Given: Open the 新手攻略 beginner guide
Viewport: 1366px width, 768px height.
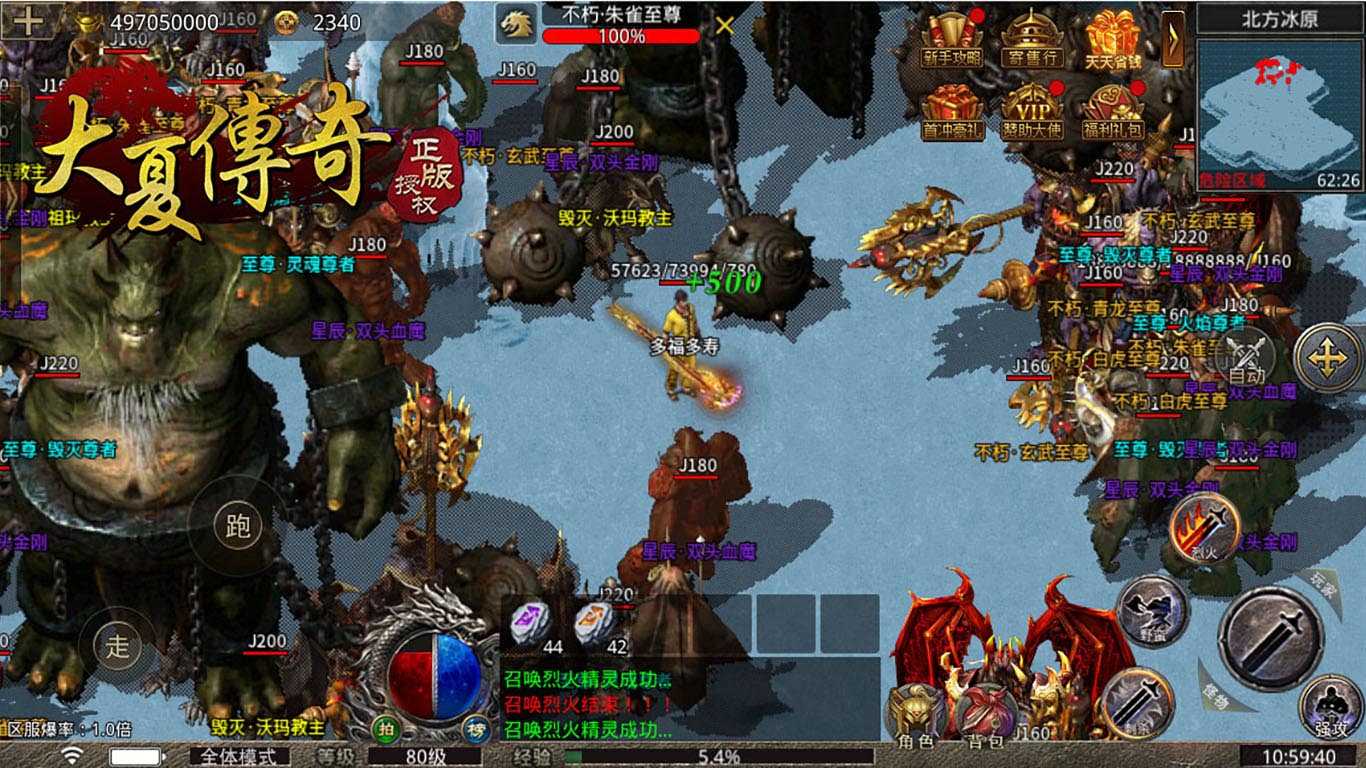Looking at the screenshot, I should [952, 40].
